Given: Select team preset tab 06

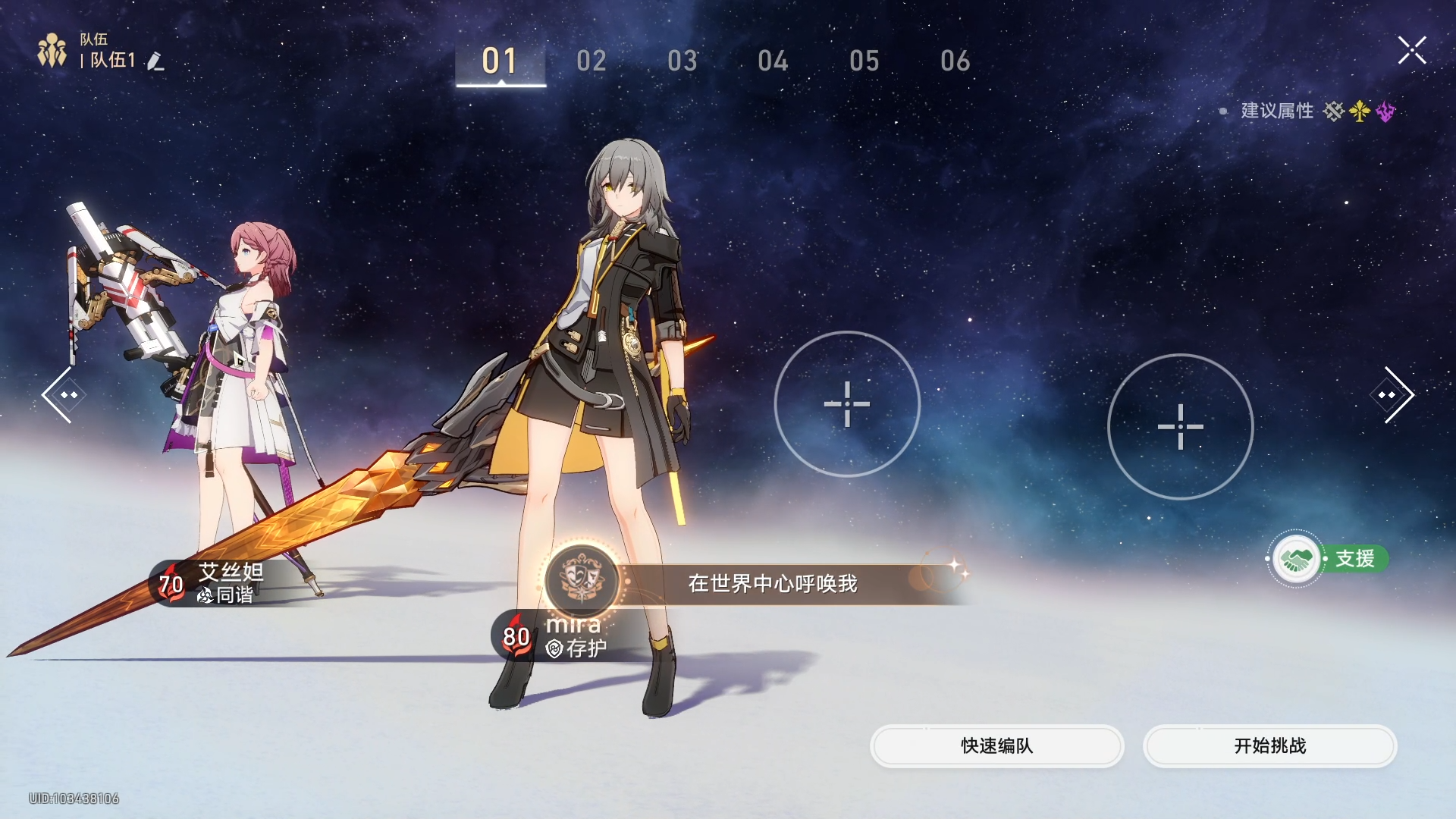Looking at the screenshot, I should pos(954,60).
